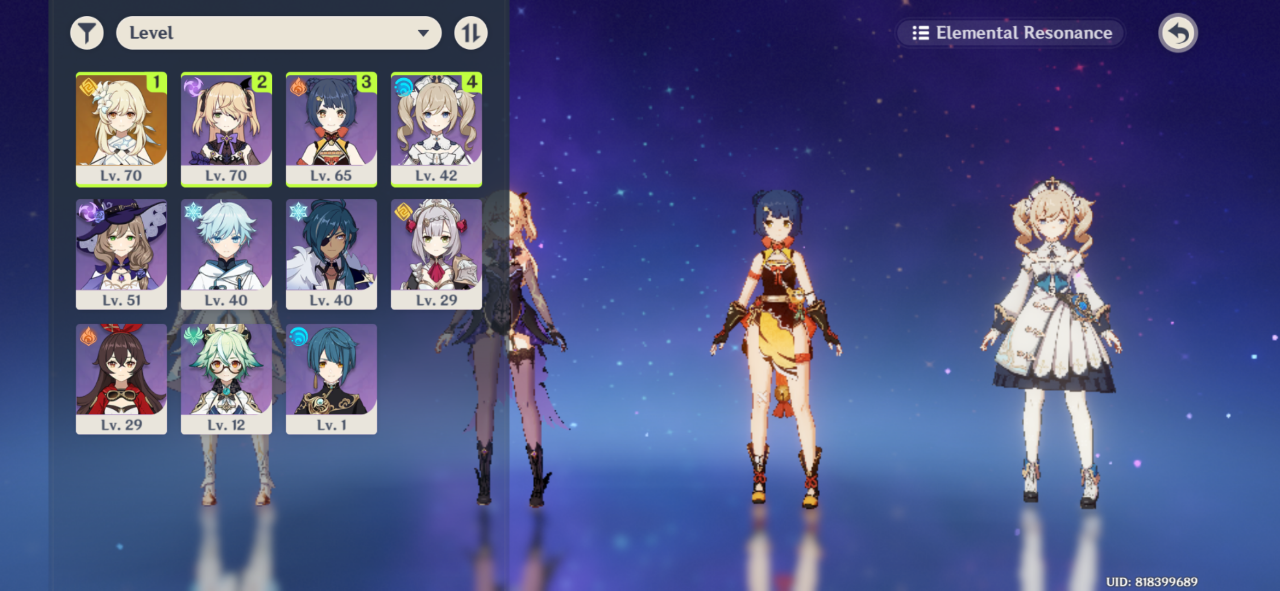1280x591 pixels.
Task: Toggle the sort order arrows button
Action: coord(470,33)
